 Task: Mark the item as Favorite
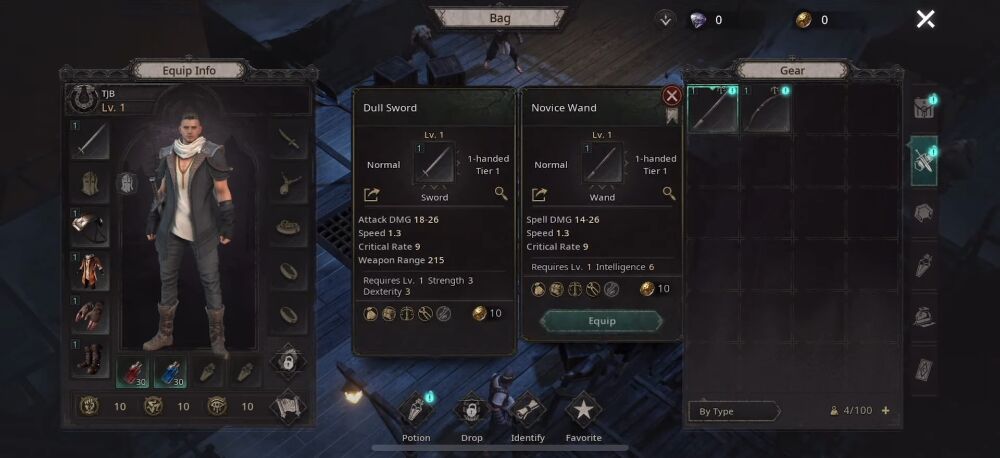(x=583, y=412)
